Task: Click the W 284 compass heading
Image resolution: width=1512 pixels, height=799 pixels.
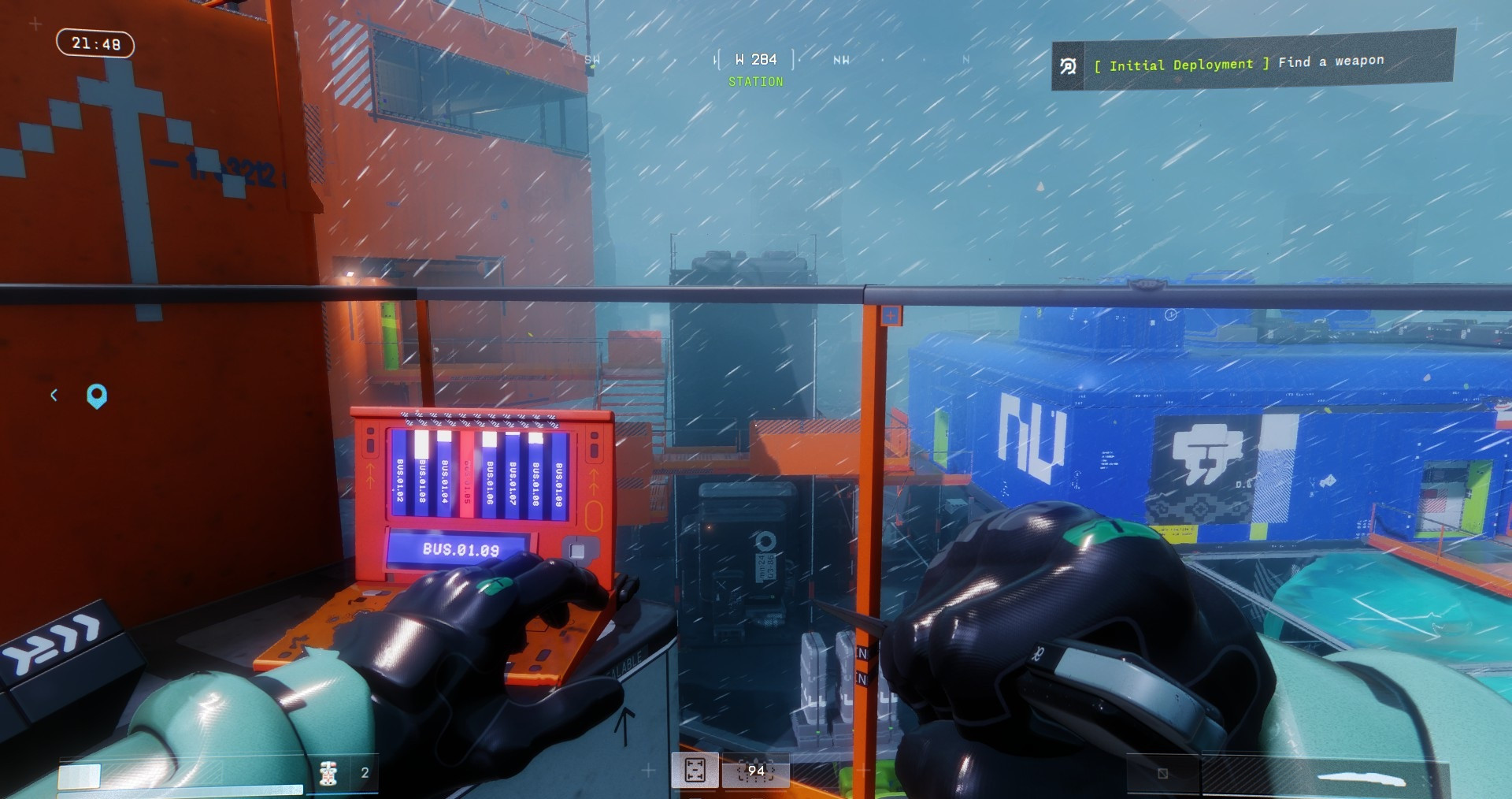Action: point(755,60)
